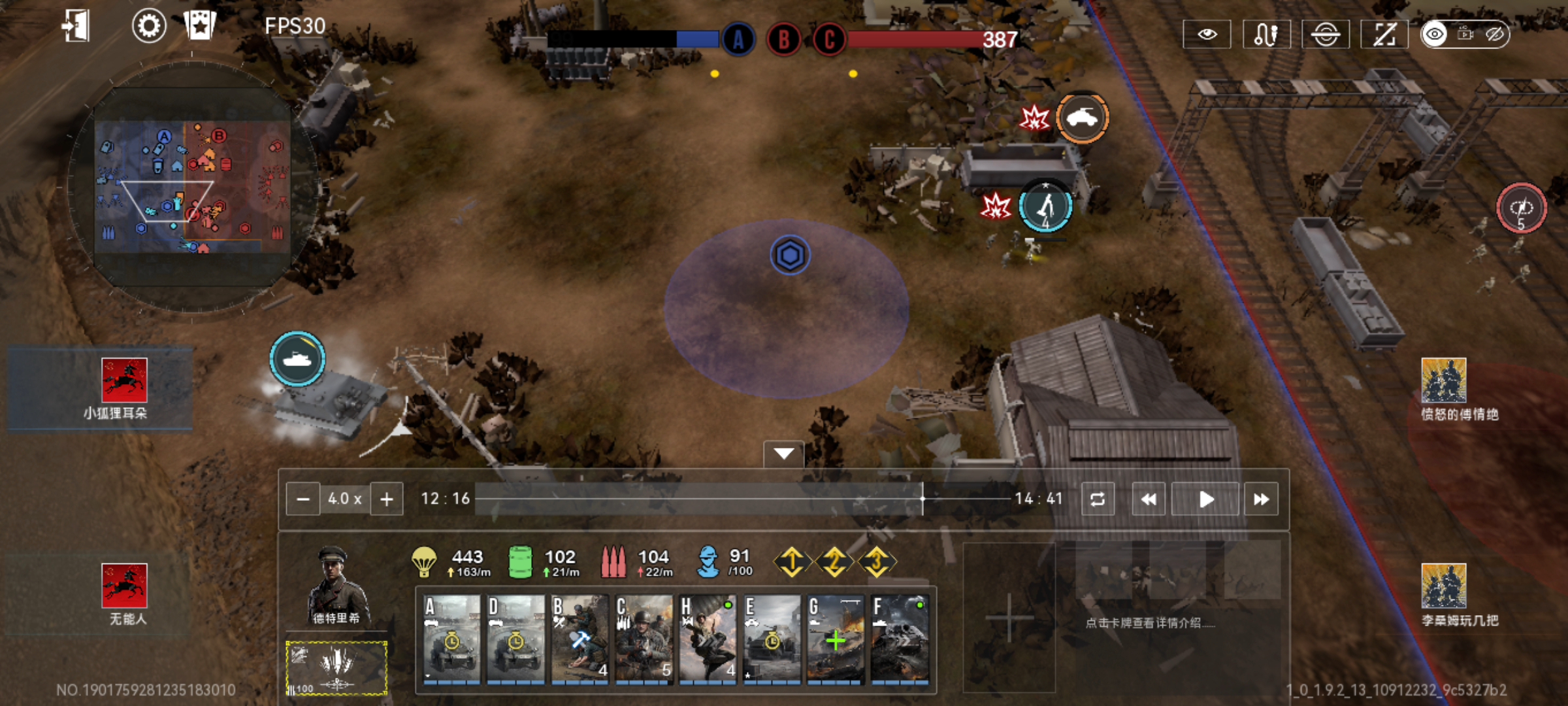Decrease playback speed with the minus button
Image resolution: width=1568 pixels, height=706 pixels.
tap(302, 499)
